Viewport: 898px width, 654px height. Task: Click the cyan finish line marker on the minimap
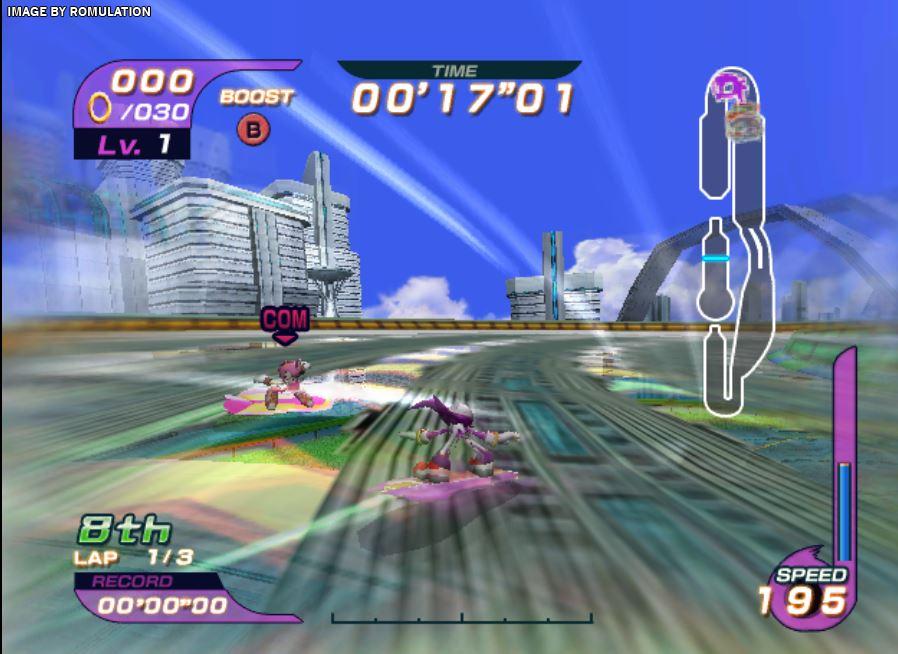pos(714,258)
